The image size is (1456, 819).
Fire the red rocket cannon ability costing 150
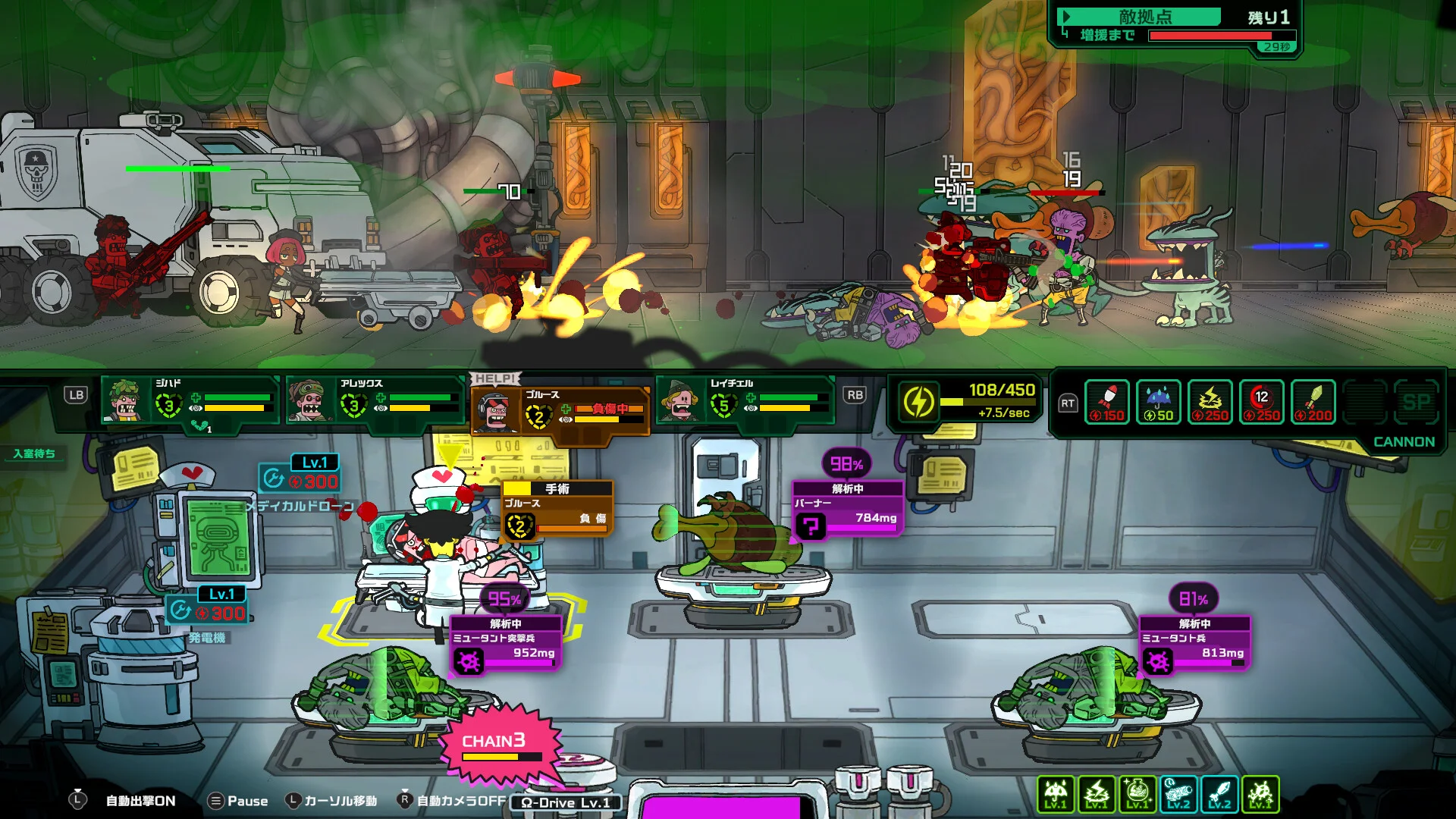coord(1107,402)
